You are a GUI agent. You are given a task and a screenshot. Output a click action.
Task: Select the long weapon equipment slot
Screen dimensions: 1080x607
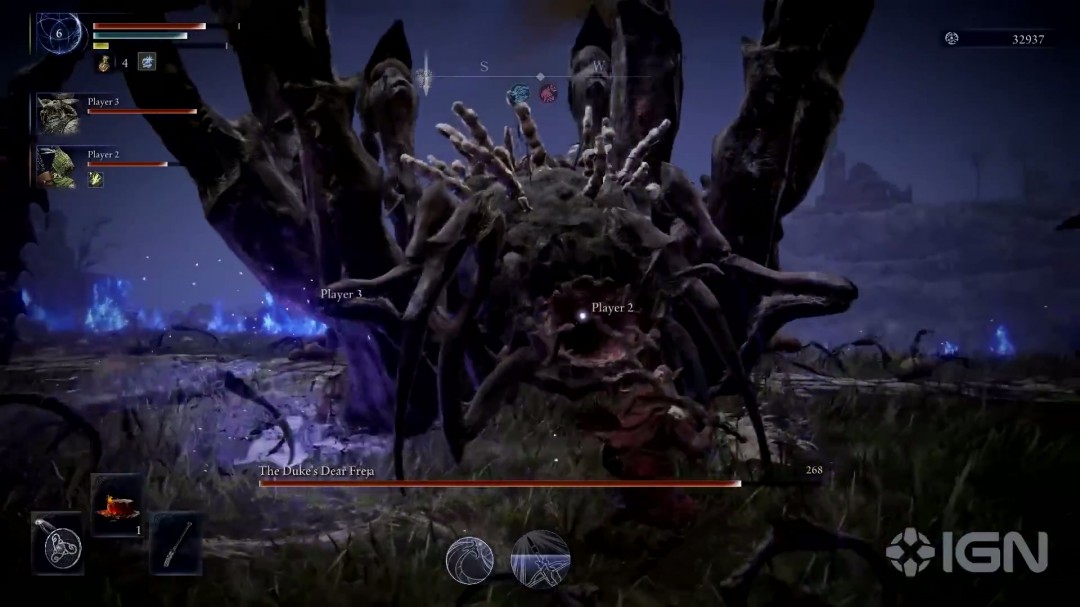point(176,544)
